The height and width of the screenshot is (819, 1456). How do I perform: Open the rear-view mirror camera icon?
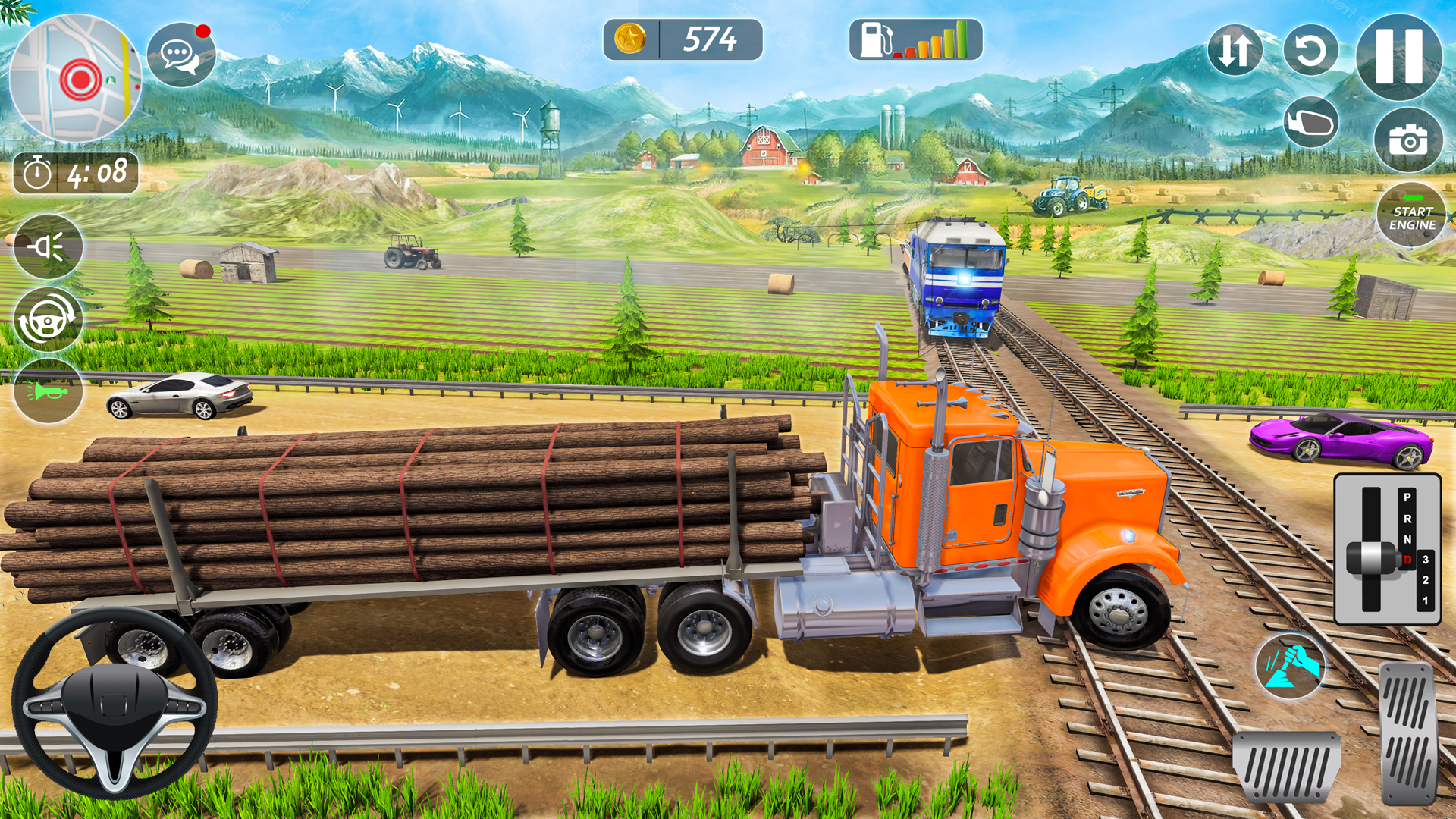[1311, 121]
